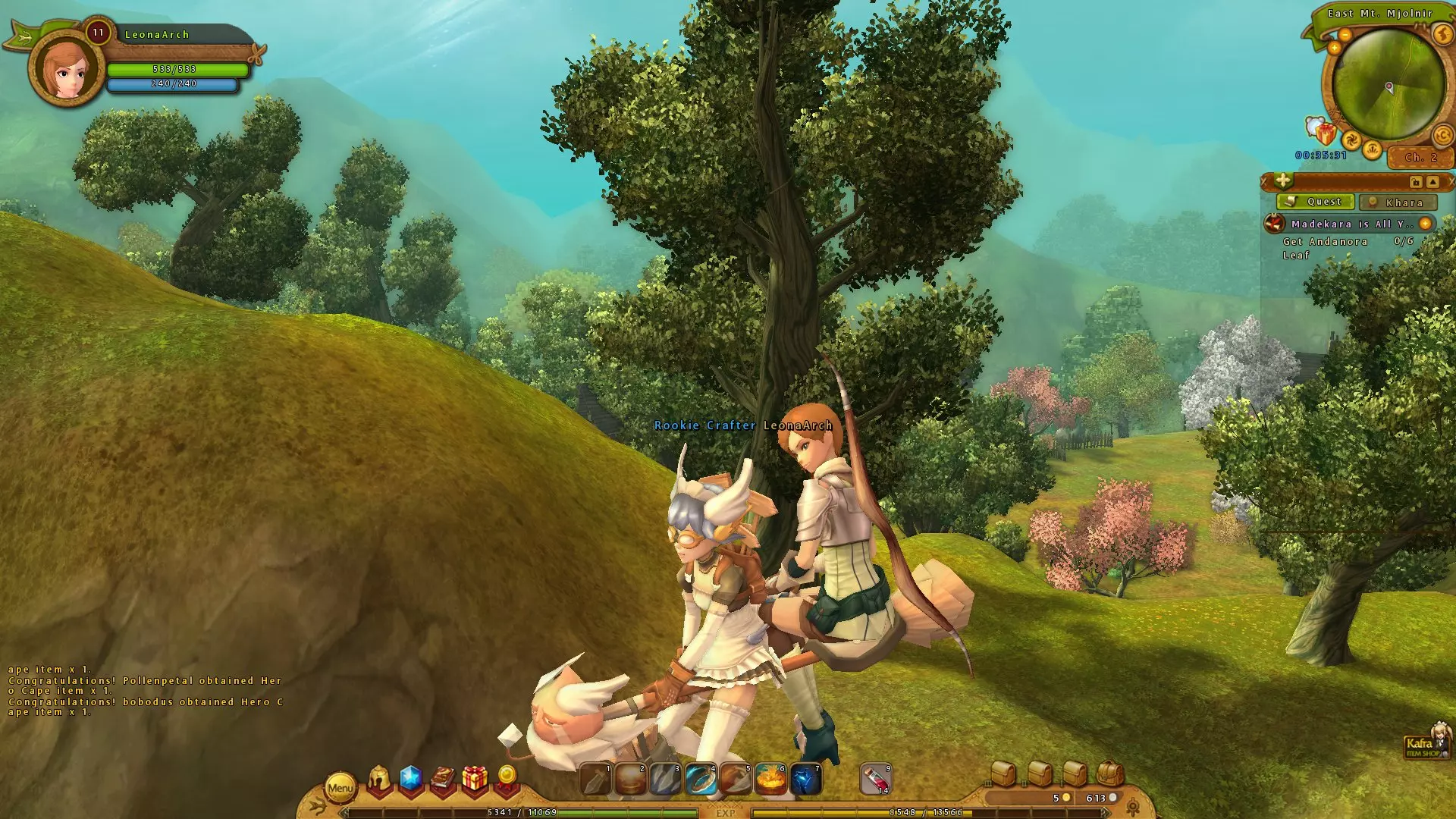The height and width of the screenshot is (819, 1456).
Task: Cast the blue lightning skill in slot 7
Action: 805,780
